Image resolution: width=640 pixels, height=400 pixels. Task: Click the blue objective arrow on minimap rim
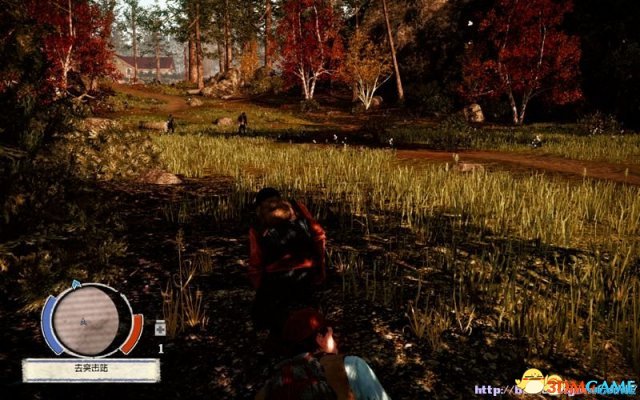[73, 286]
